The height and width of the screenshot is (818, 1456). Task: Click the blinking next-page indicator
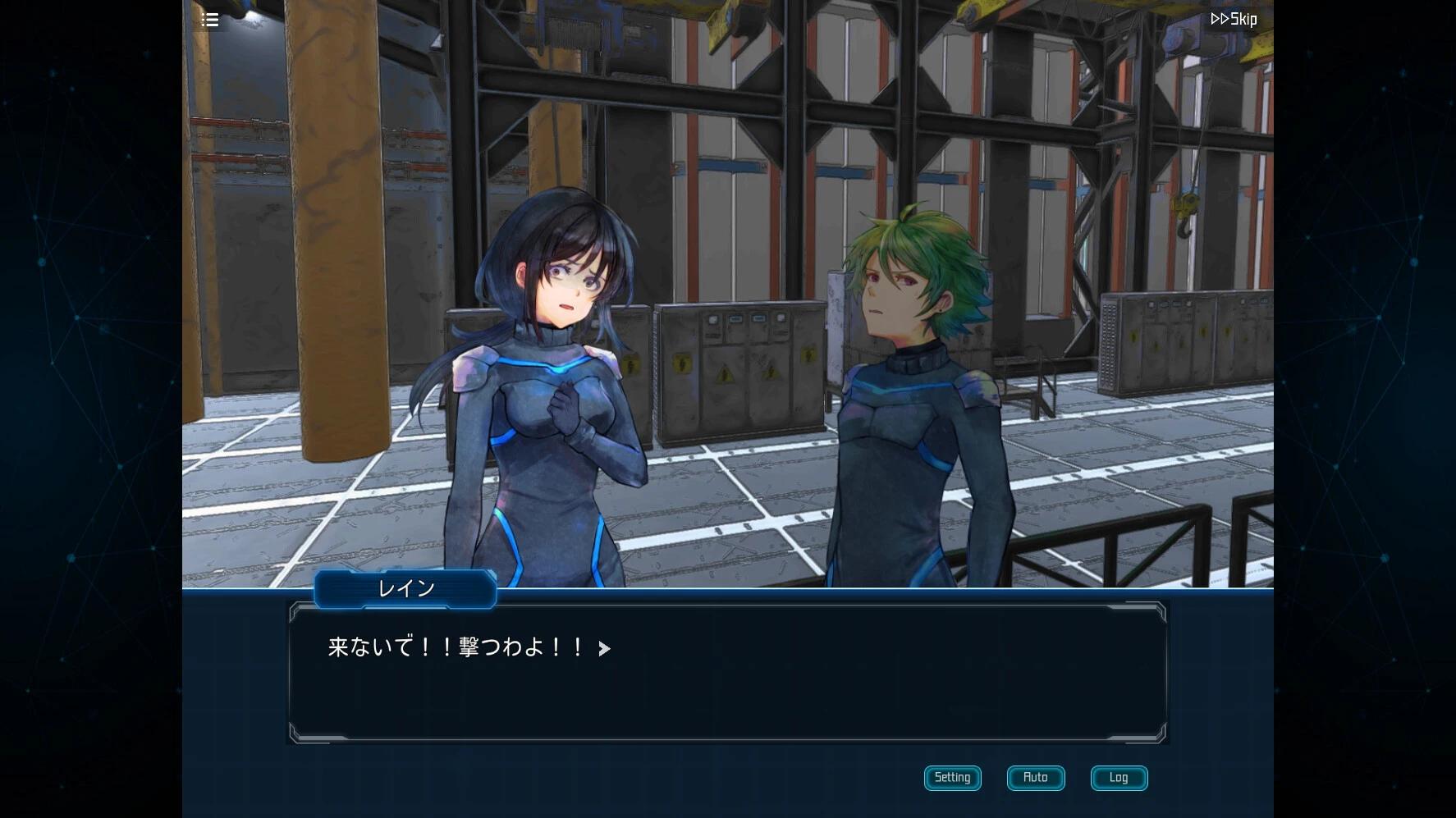[x=605, y=649]
